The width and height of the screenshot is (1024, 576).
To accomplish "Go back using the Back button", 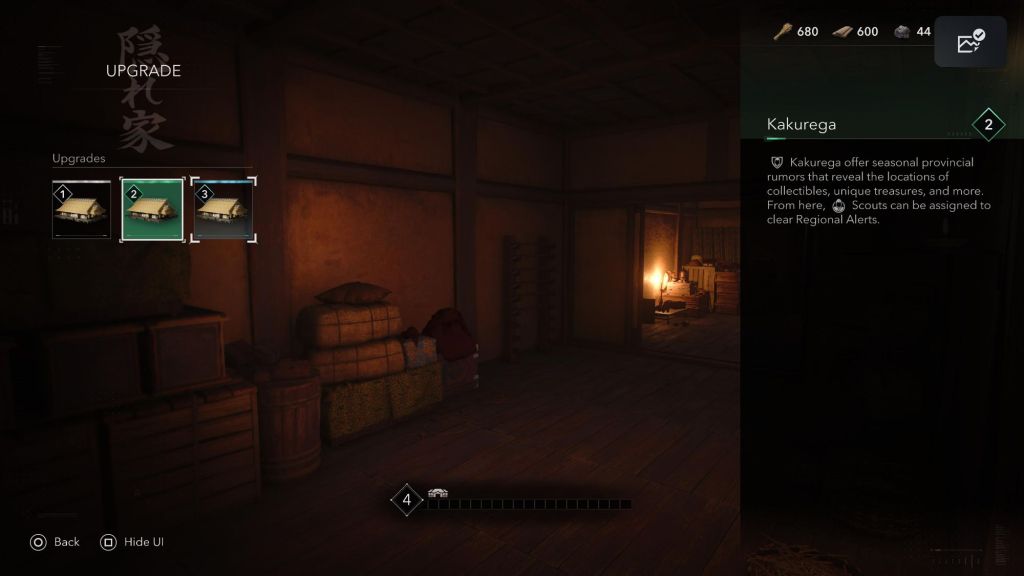I will click(x=55, y=542).
